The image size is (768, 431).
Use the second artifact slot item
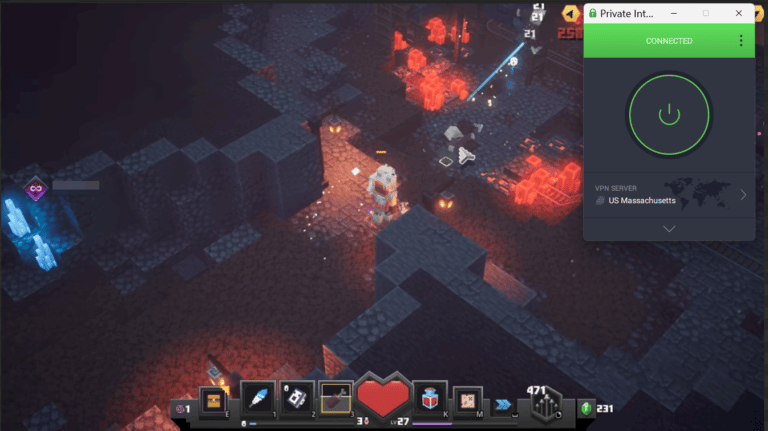pos(297,398)
